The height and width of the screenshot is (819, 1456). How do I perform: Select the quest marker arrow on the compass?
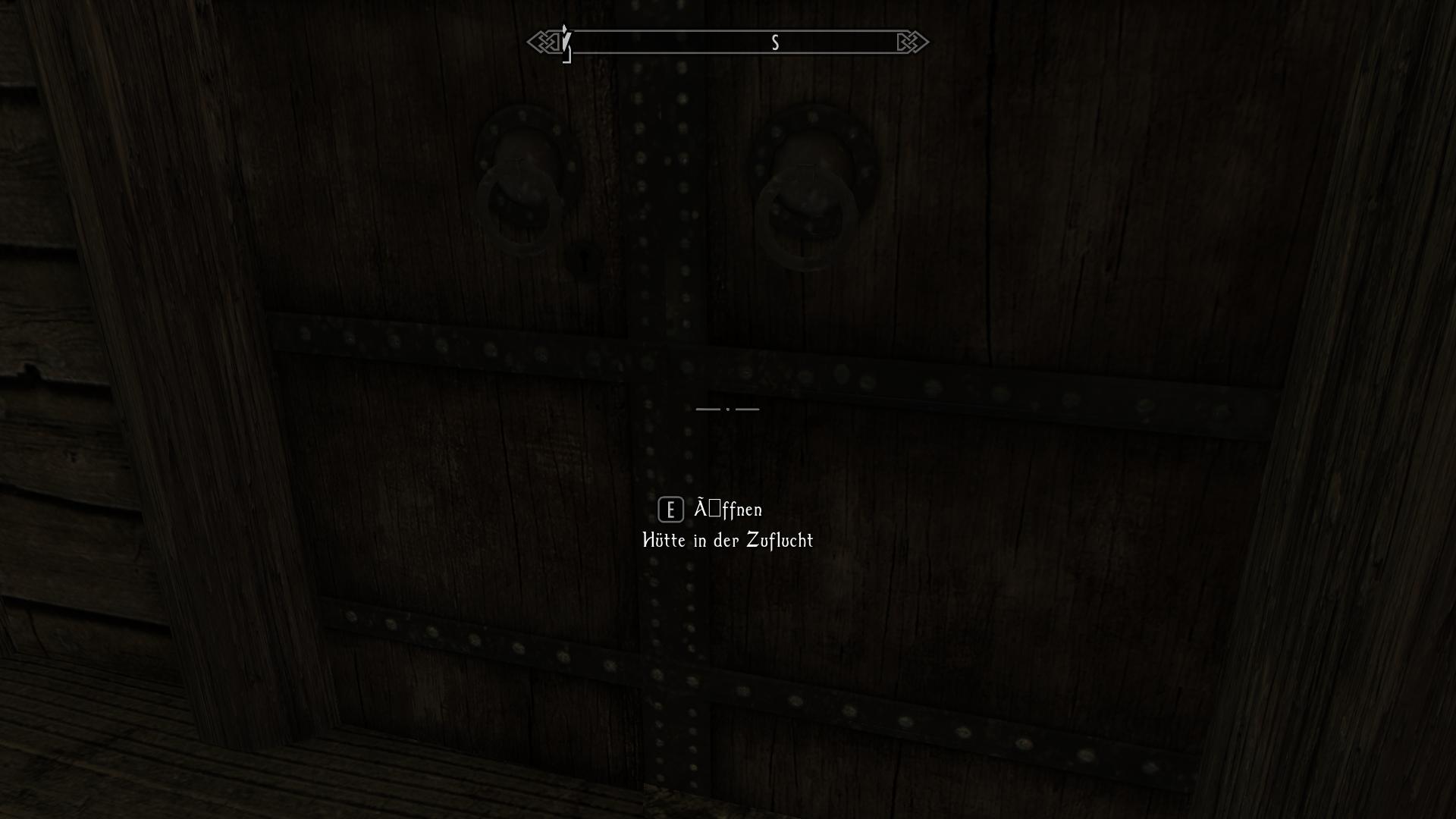click(564, 42)
